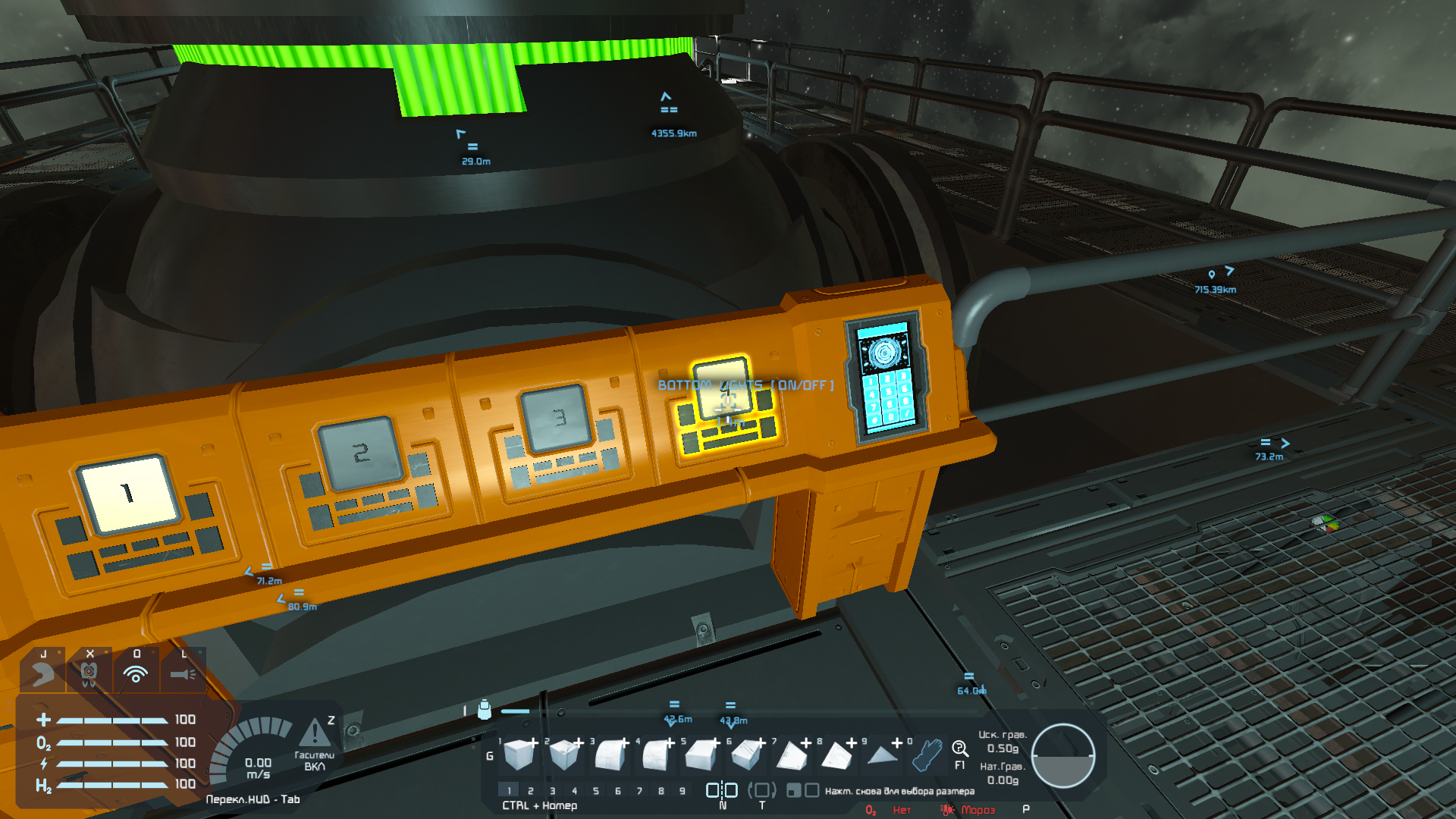1456x819 pixels.
Task: Toggle the broadcasting signal icon
Action: pyautogui.click(x=136, y=673)
